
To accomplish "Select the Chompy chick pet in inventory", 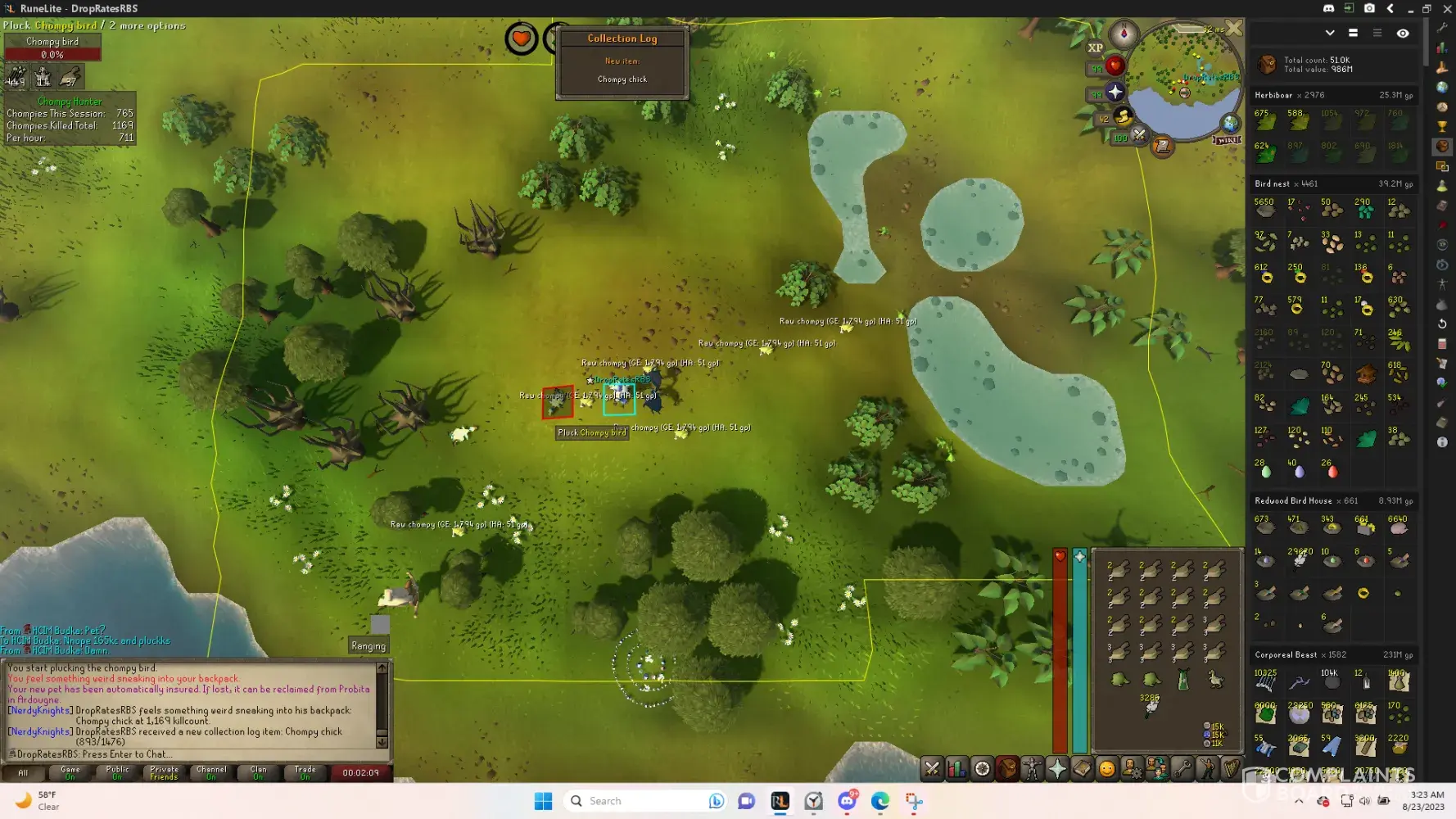I will (1215, 680).
